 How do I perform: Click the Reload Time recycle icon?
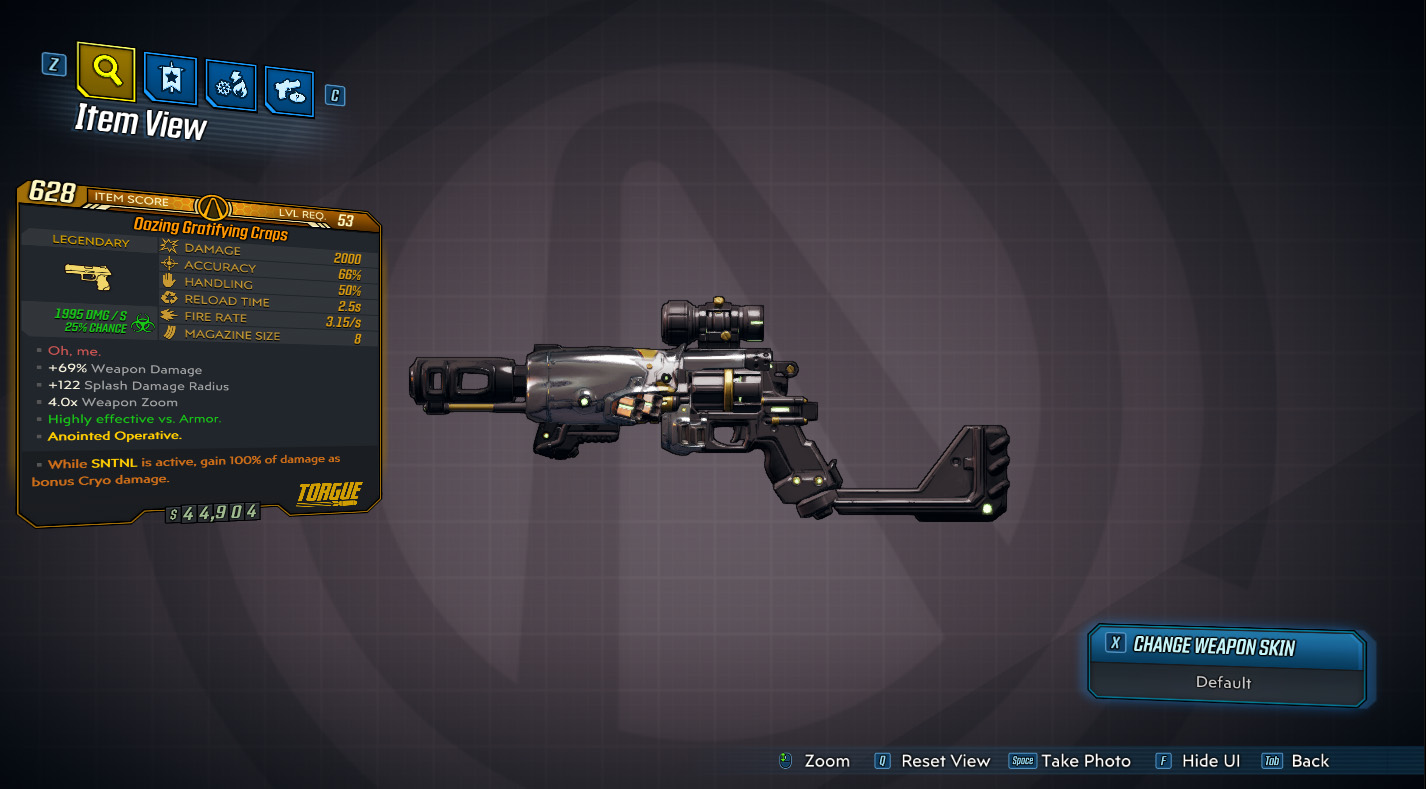[x=168, y=298]
